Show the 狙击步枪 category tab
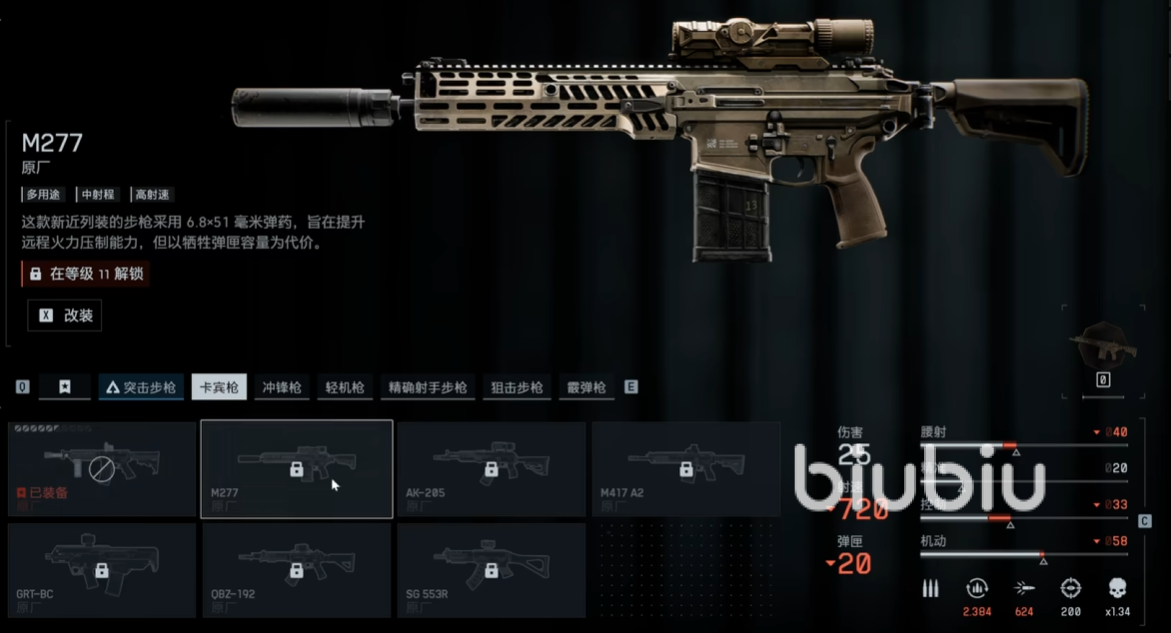The height and width of the screenshot is (633, 1171). 517,387
